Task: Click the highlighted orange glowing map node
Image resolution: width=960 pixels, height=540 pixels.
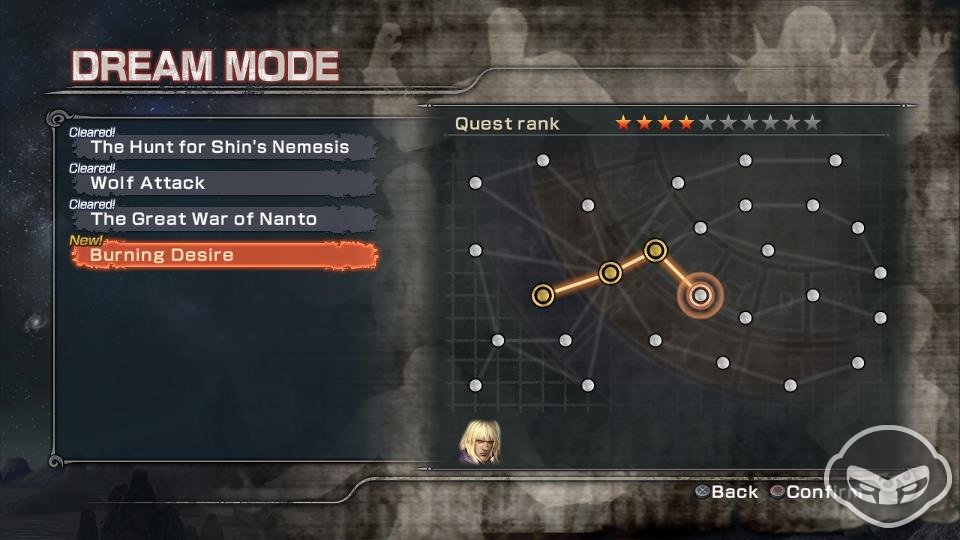Action: [700, 295]
